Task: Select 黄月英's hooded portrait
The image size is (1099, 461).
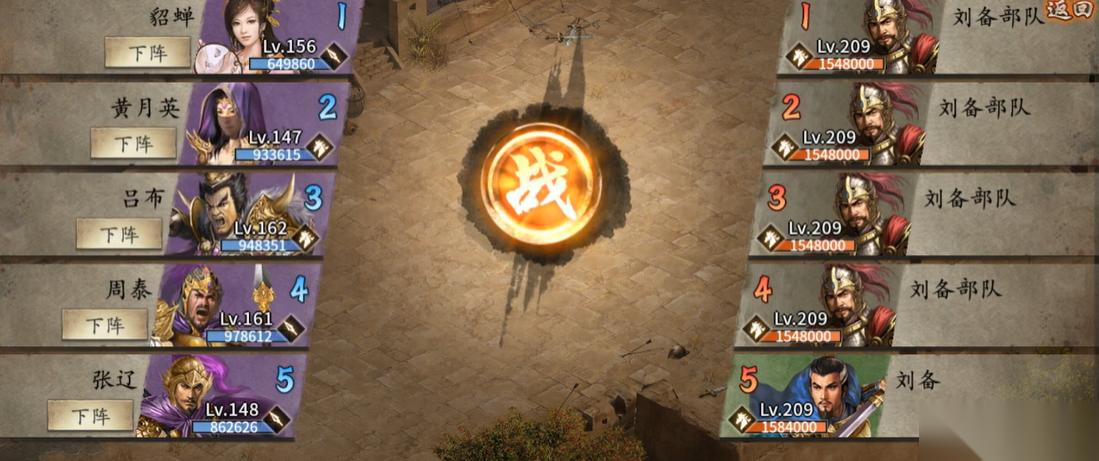Action: (225, 118)
